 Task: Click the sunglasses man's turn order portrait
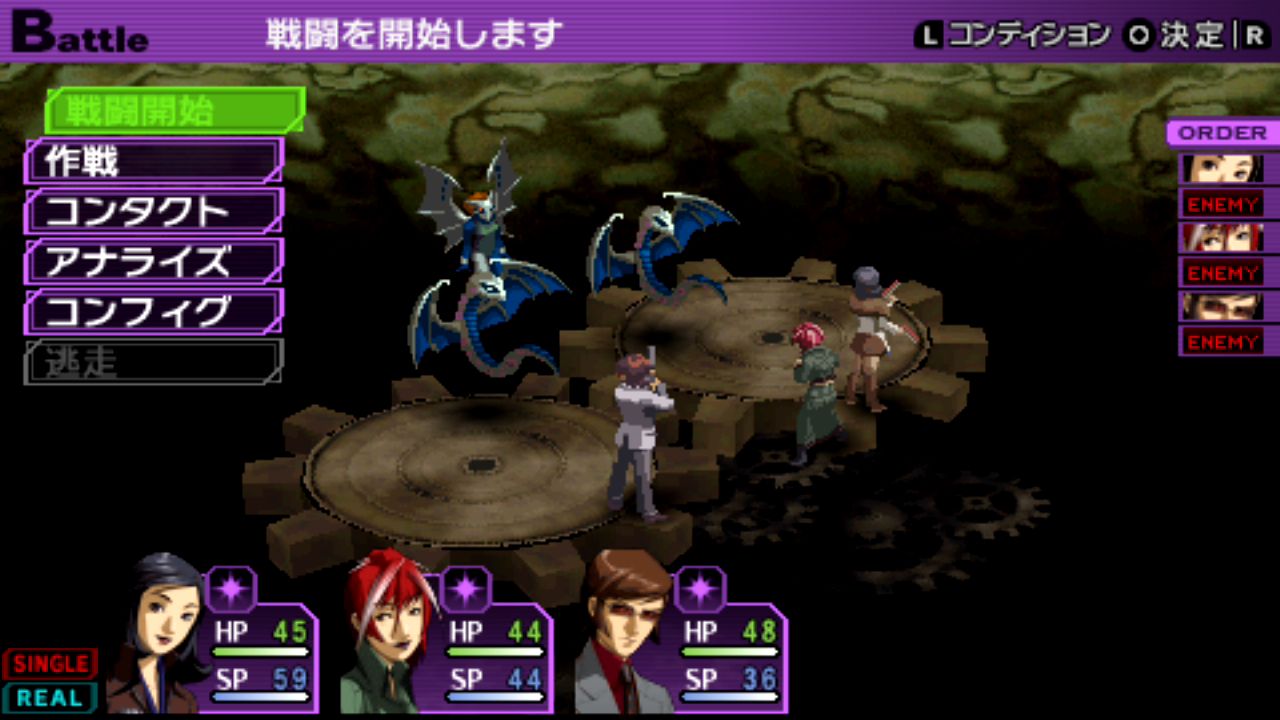(x=1222, y=306)
